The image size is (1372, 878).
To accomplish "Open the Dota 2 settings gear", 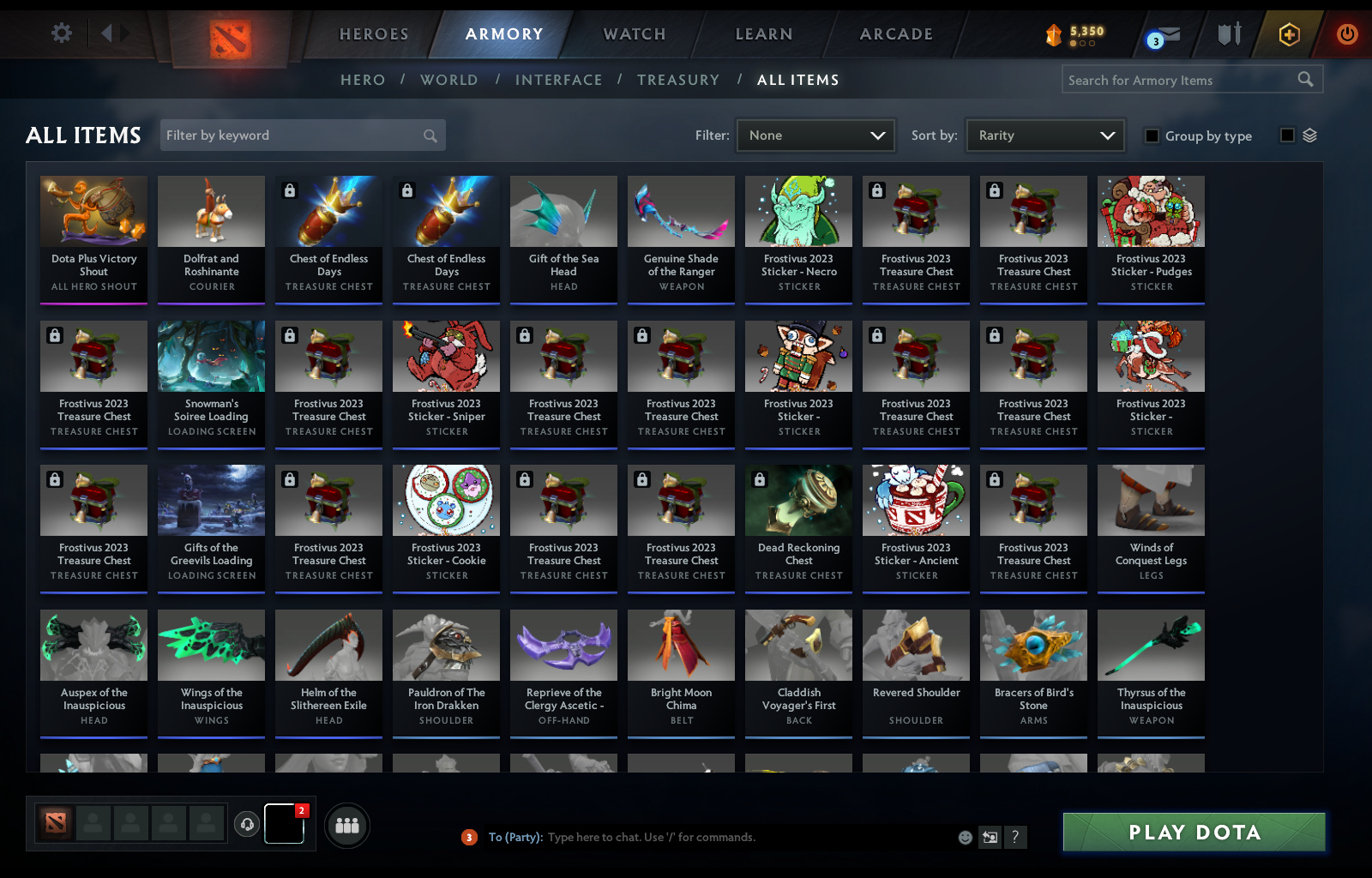I will pos(60,33).
